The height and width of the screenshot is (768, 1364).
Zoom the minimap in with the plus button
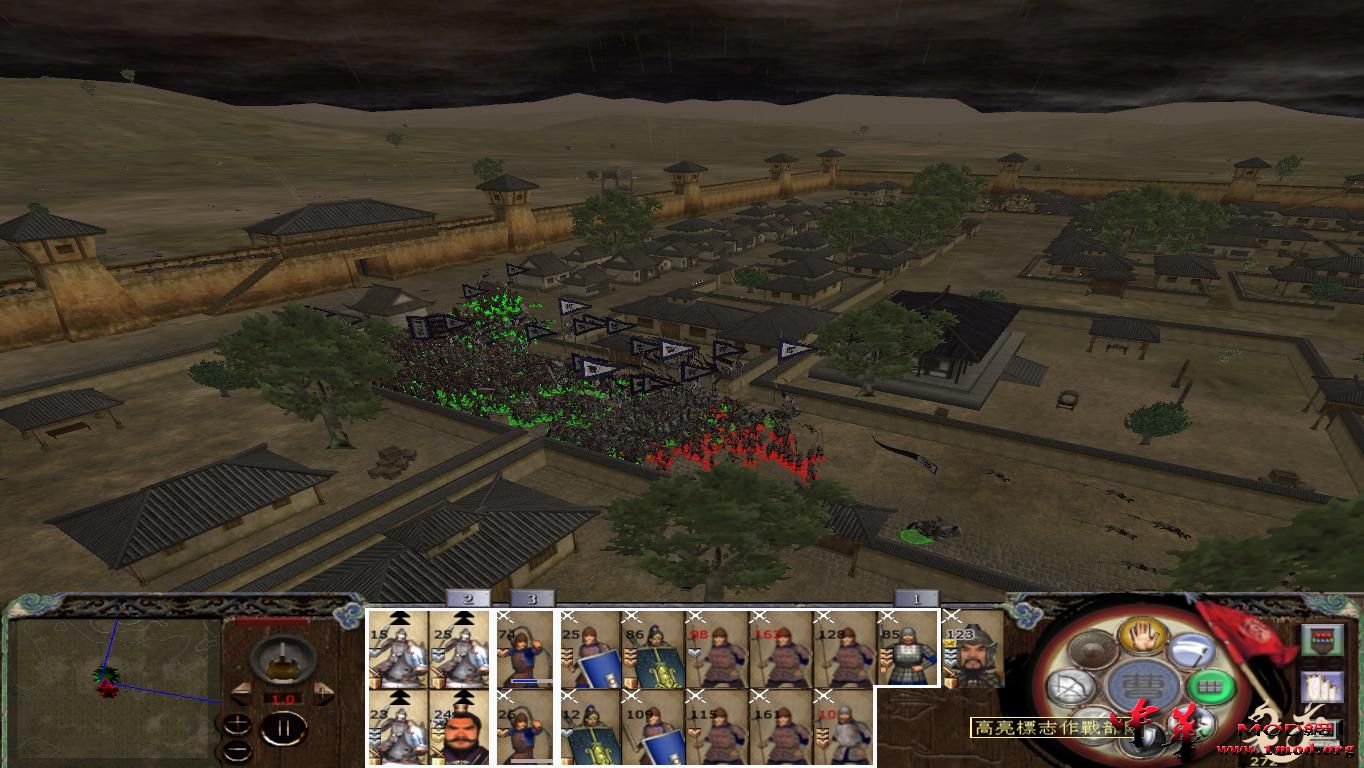(x=238, y=723)
